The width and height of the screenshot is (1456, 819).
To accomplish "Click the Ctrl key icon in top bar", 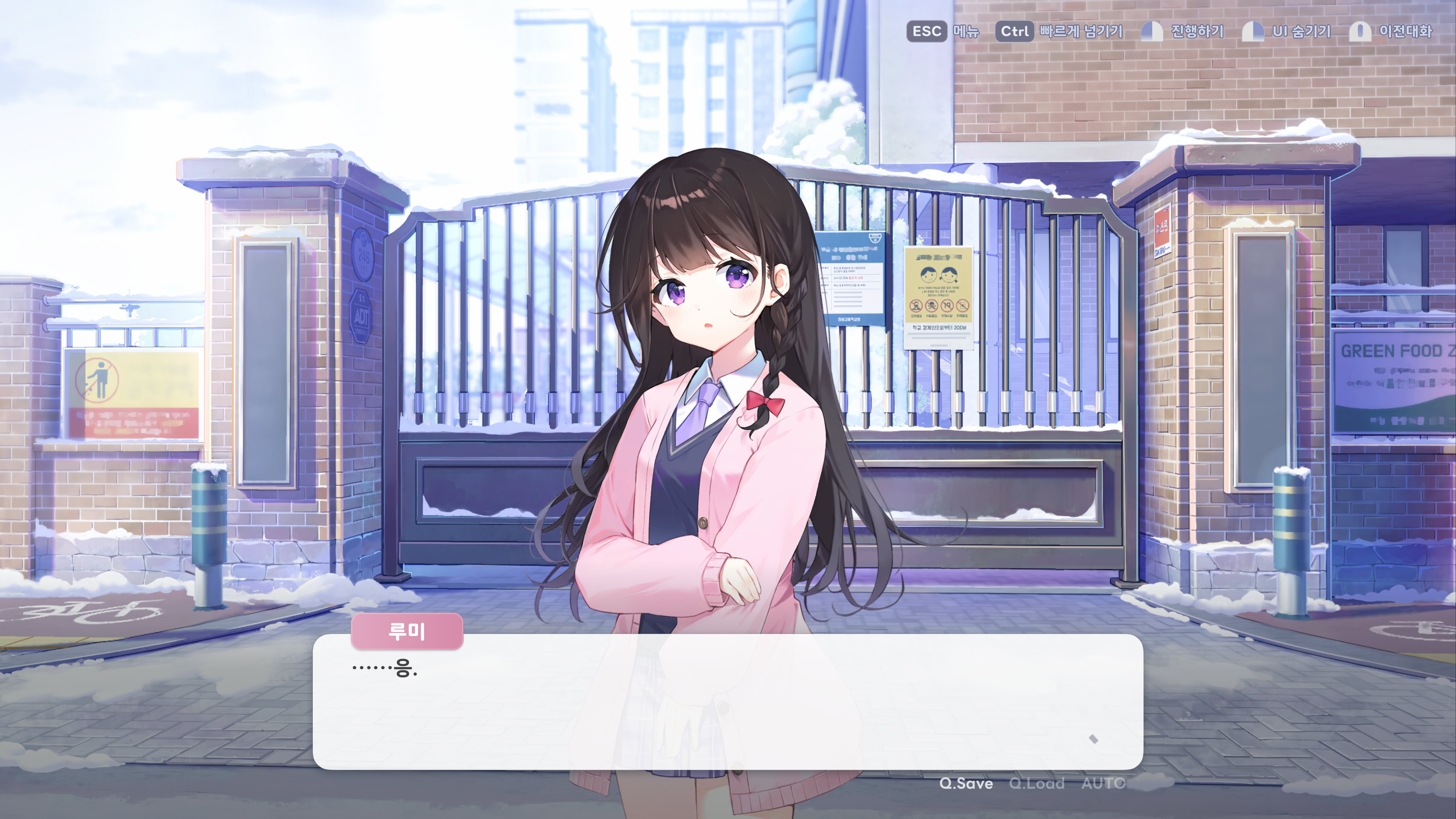I will tap(1015, 31).
